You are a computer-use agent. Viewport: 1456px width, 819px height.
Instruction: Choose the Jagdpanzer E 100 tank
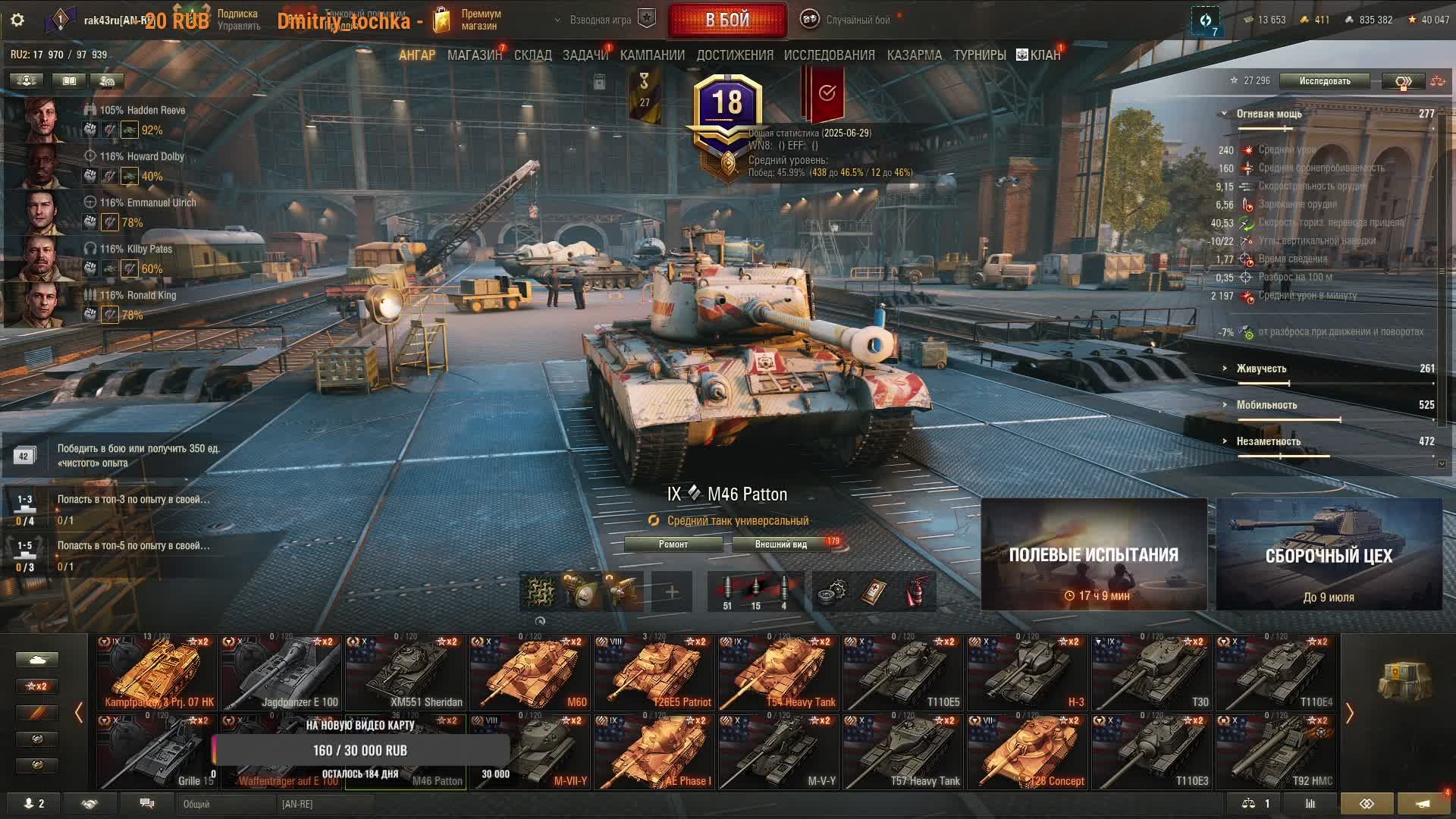point(281,672)
